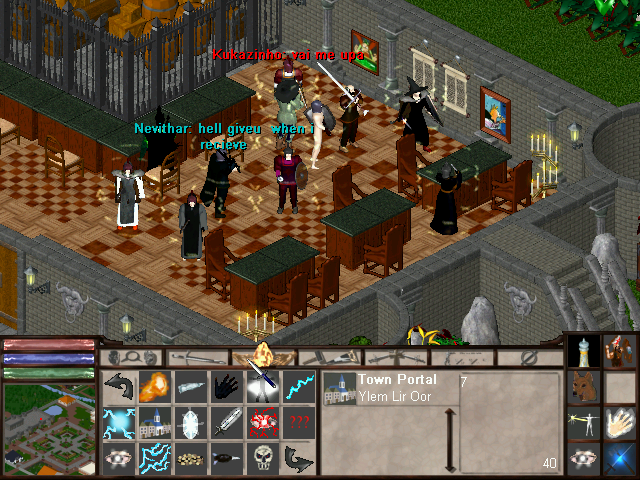The width and height of the screenshot is (640, 480).
Task: Activate the black hand spell
Action: [x=226, y=386]
